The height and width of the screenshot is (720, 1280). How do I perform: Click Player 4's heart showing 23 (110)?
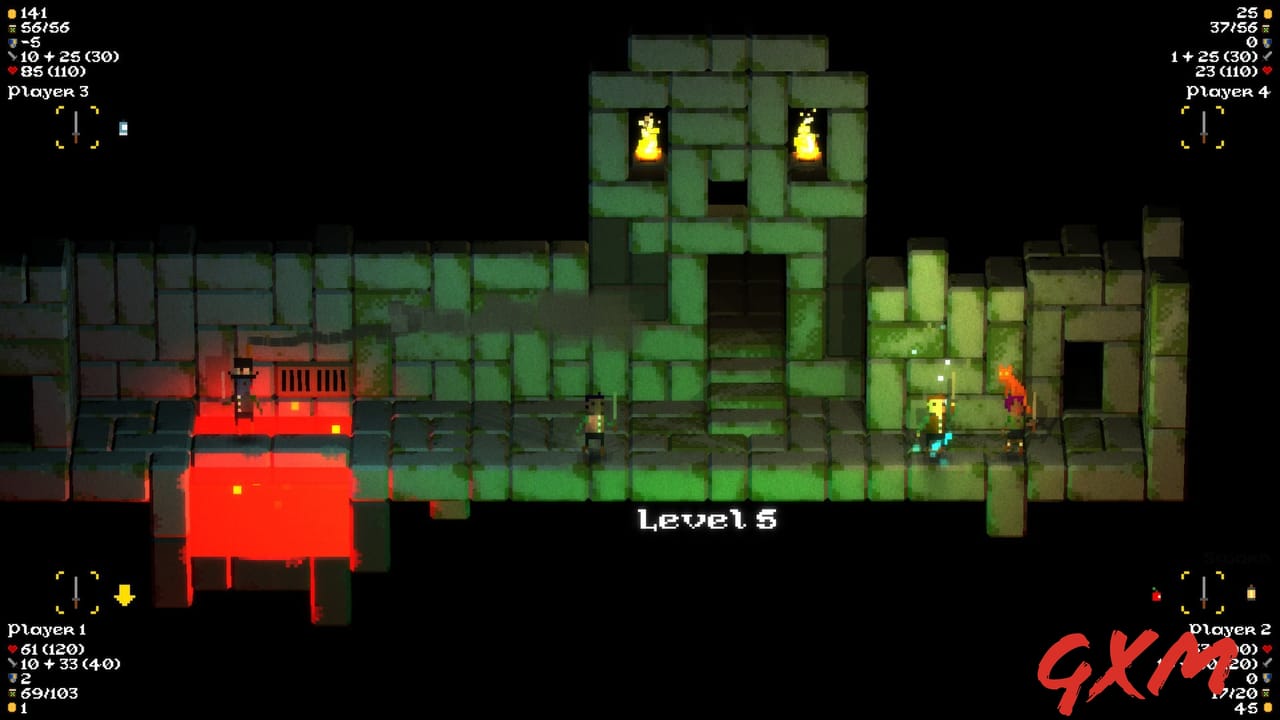pos(1267,72)
